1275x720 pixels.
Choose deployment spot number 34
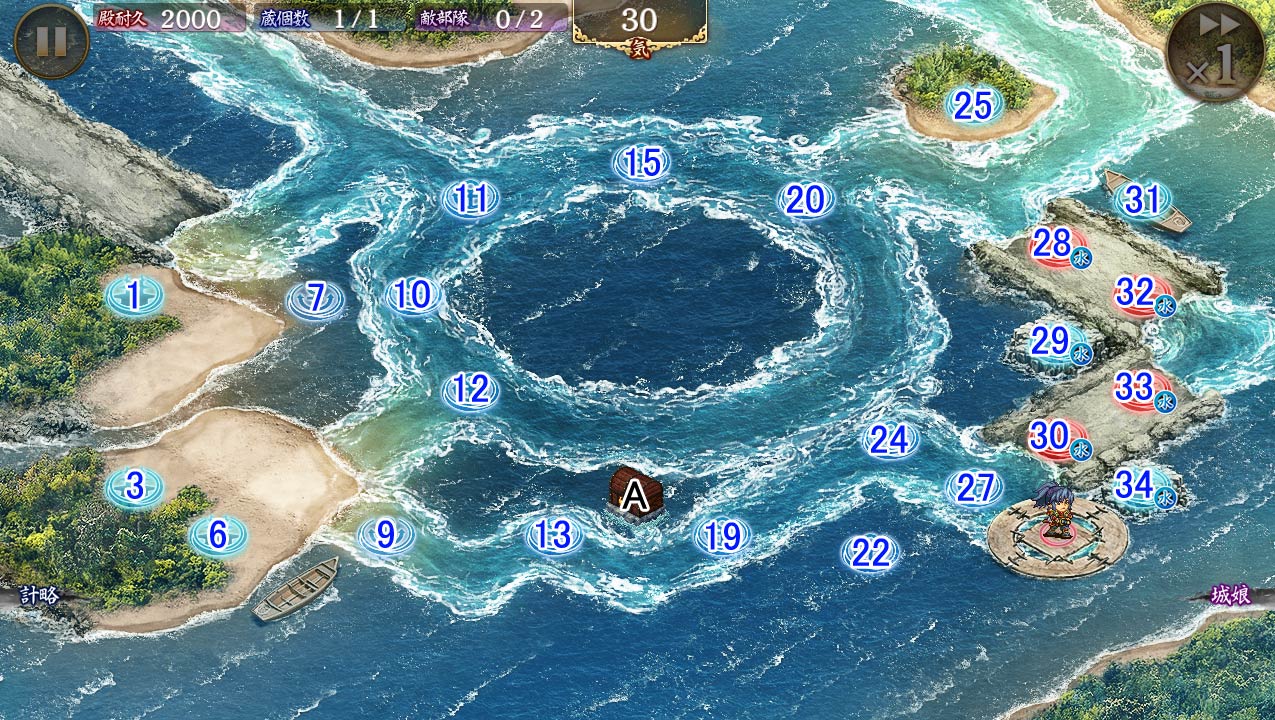point(1138,486)
